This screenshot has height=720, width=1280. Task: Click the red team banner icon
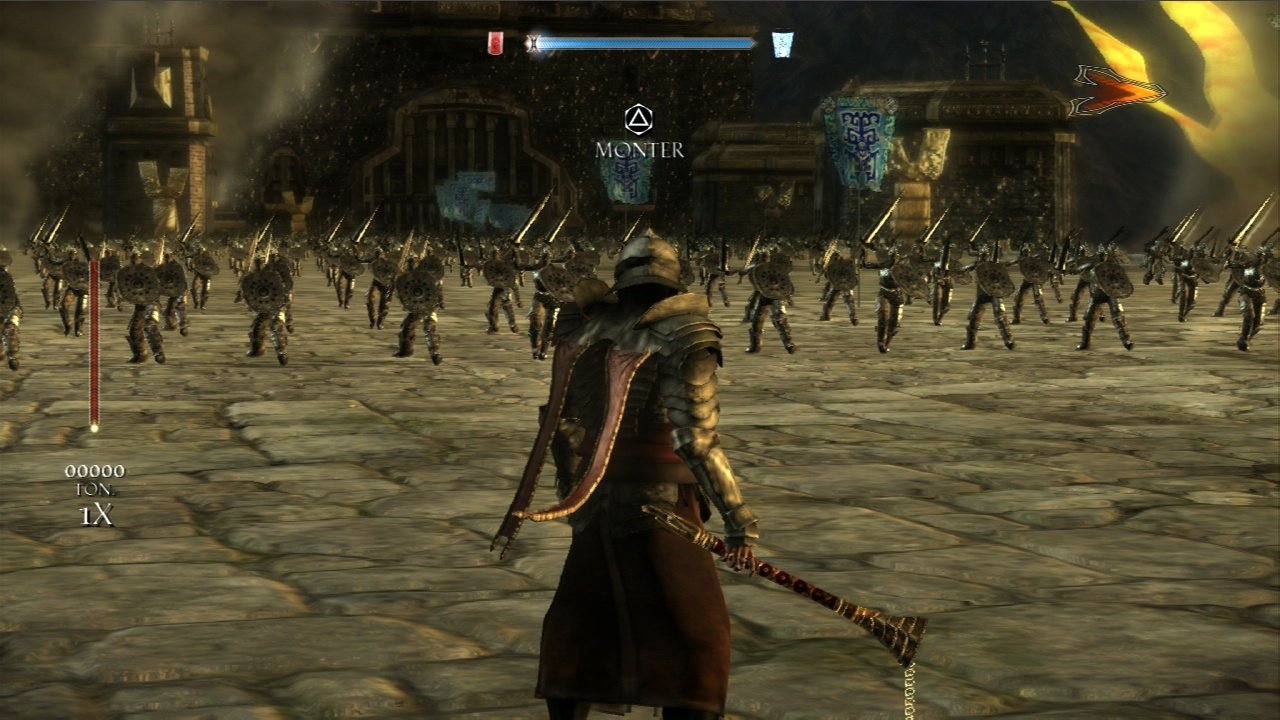[495, 43]
